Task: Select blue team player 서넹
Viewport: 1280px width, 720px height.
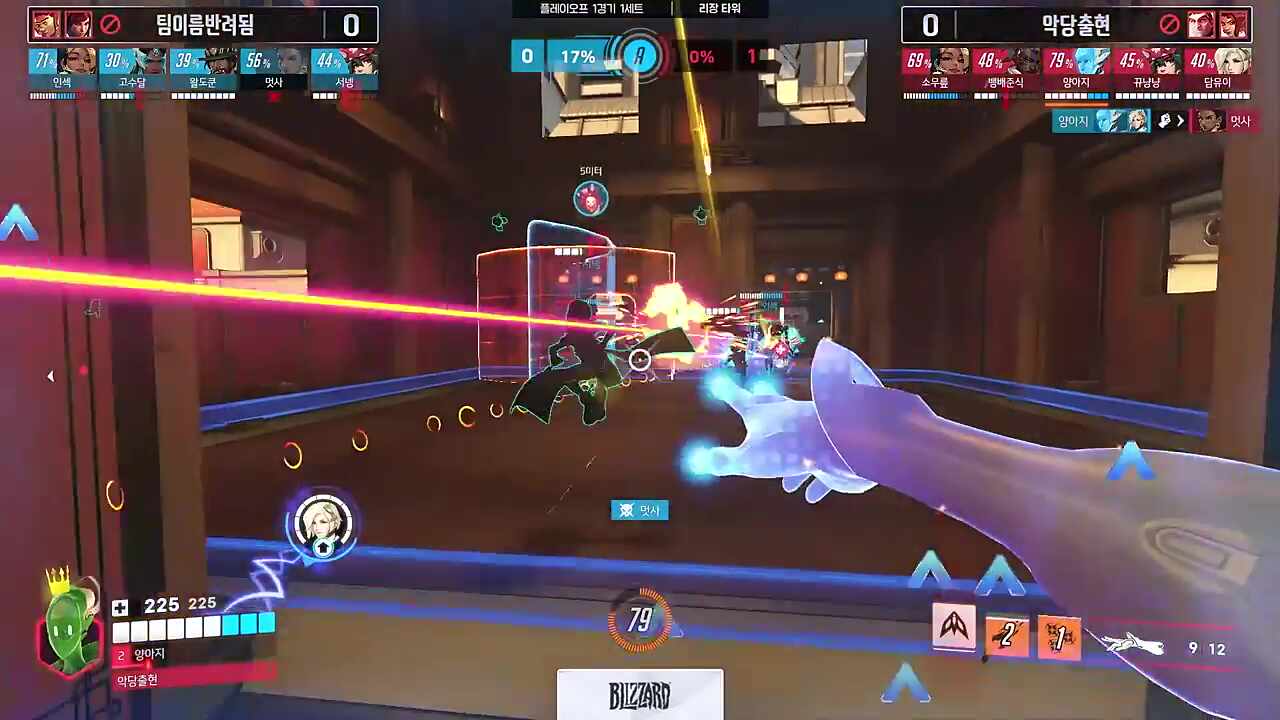Action: 345,70
